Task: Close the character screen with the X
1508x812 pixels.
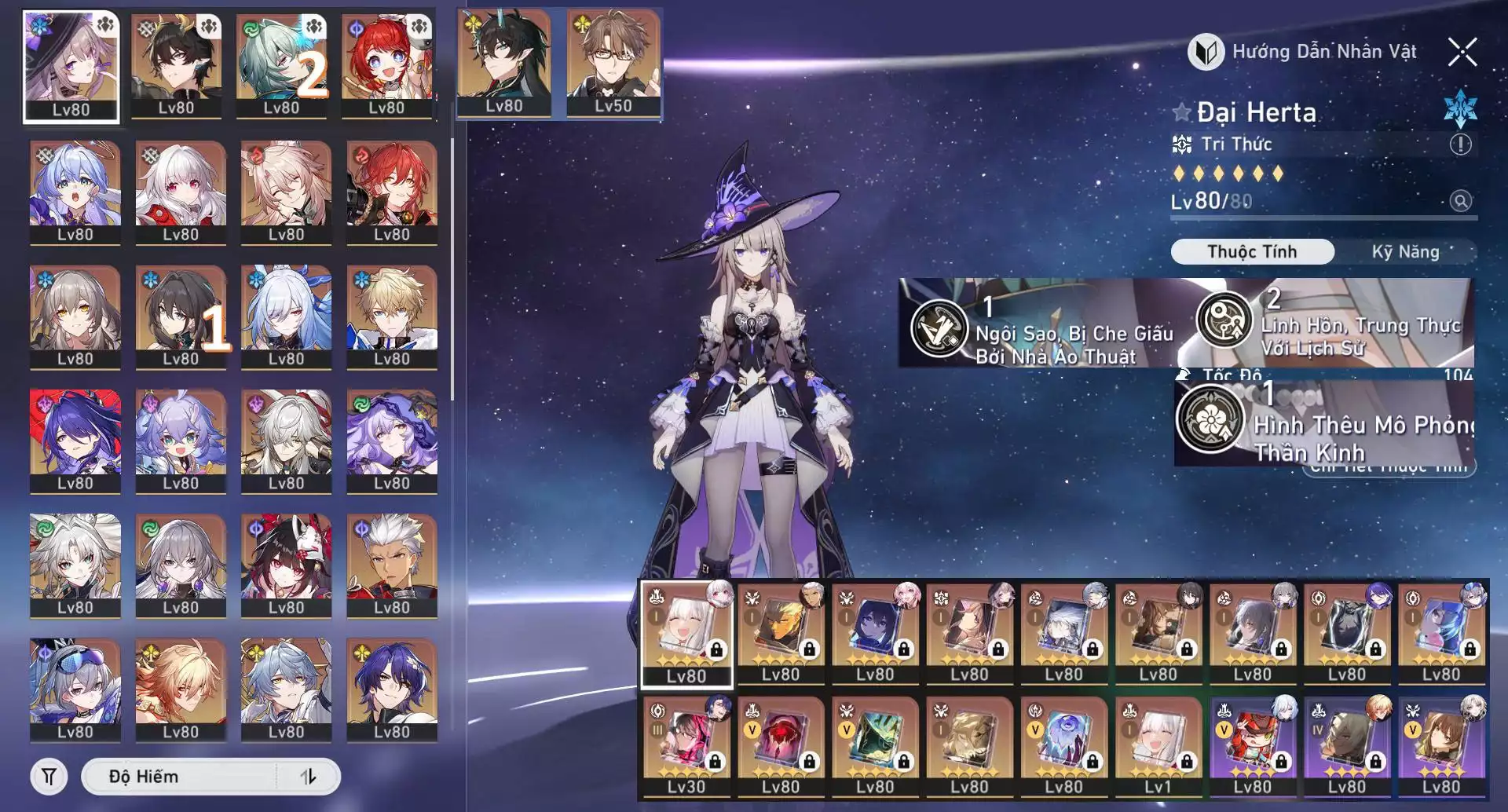Action: click(x=1462, y=53)
